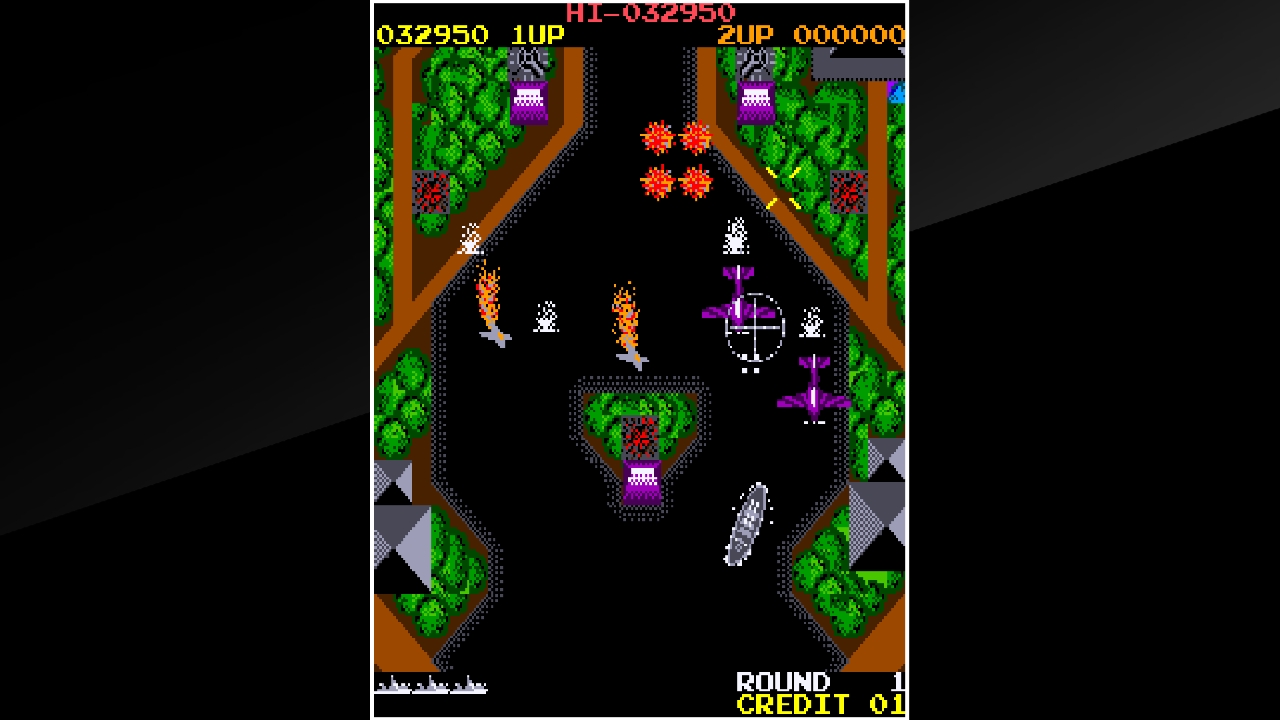This screenshot has width=1280, height=720.
Task: Select the 2UP score label
Action: [x=745, y=33]
